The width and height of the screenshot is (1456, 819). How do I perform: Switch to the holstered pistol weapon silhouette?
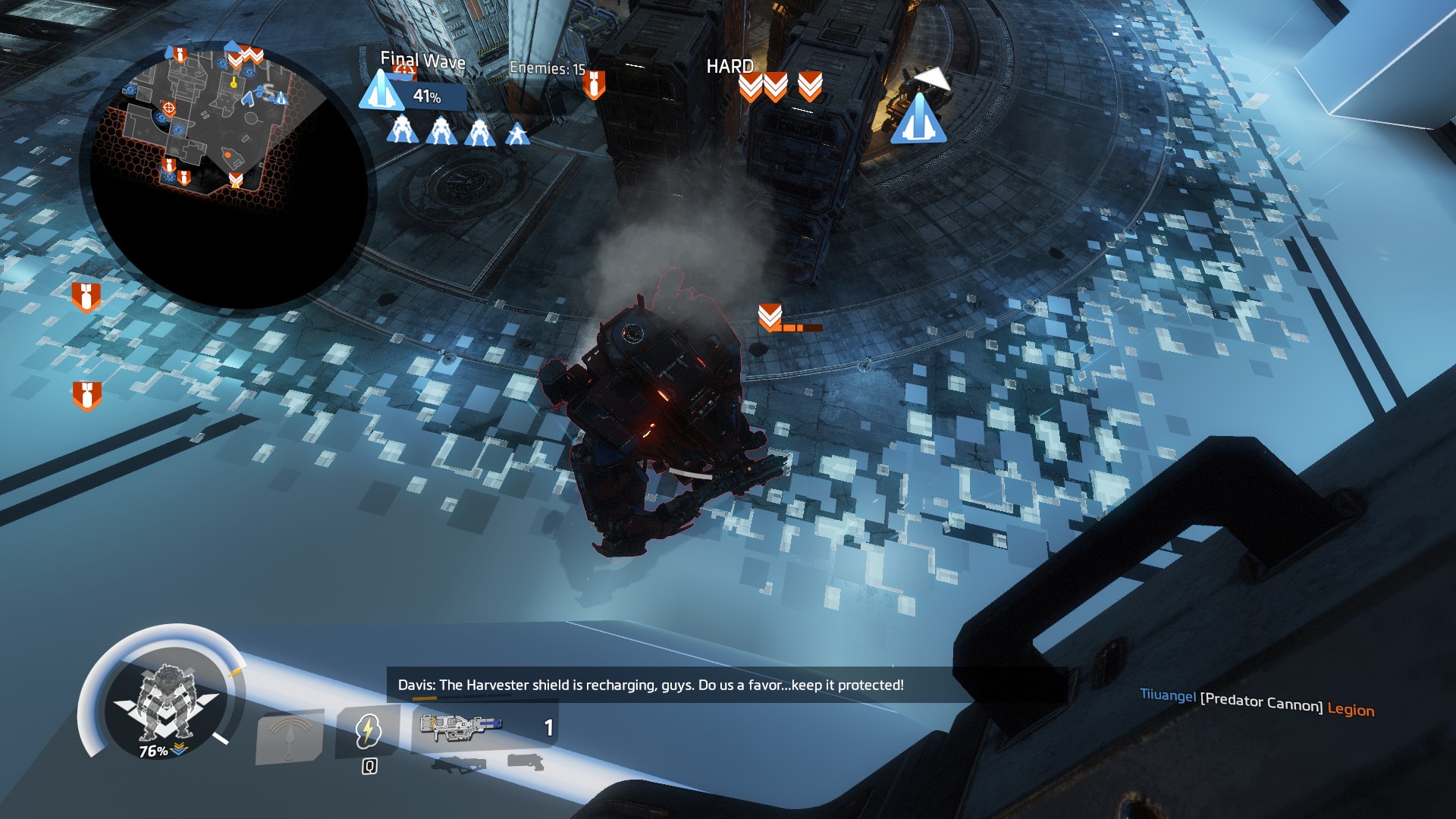tap(526, 761)
